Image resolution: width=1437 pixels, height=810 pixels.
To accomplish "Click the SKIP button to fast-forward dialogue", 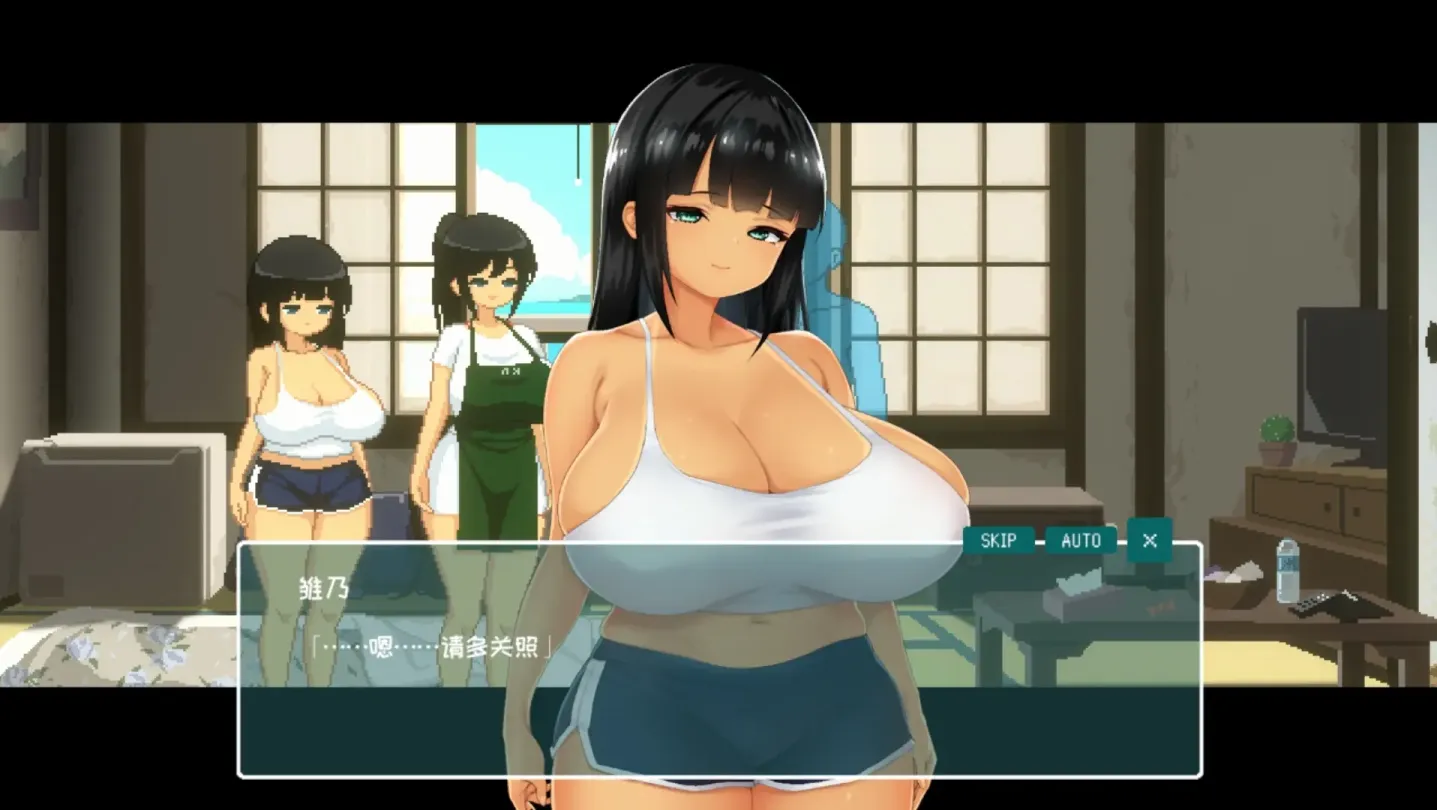I will click(998, 540).
